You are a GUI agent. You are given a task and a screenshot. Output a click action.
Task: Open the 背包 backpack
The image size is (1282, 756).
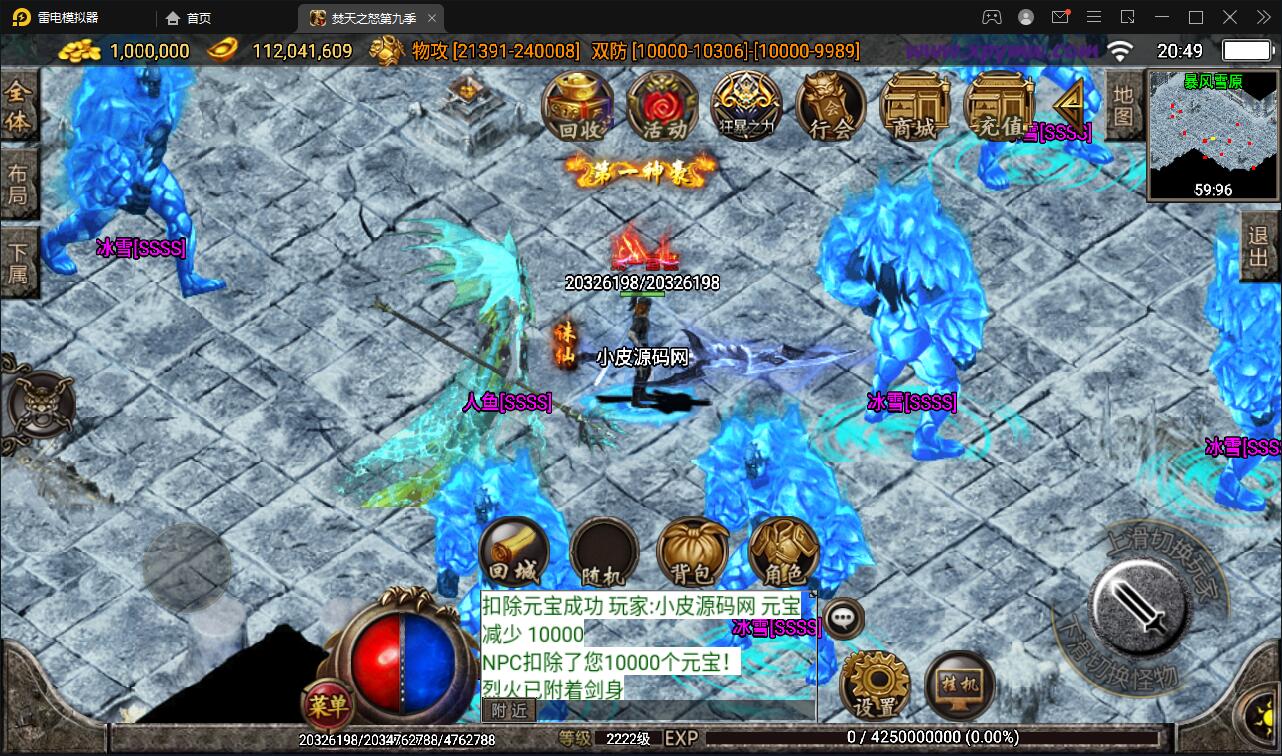[693, 552]
